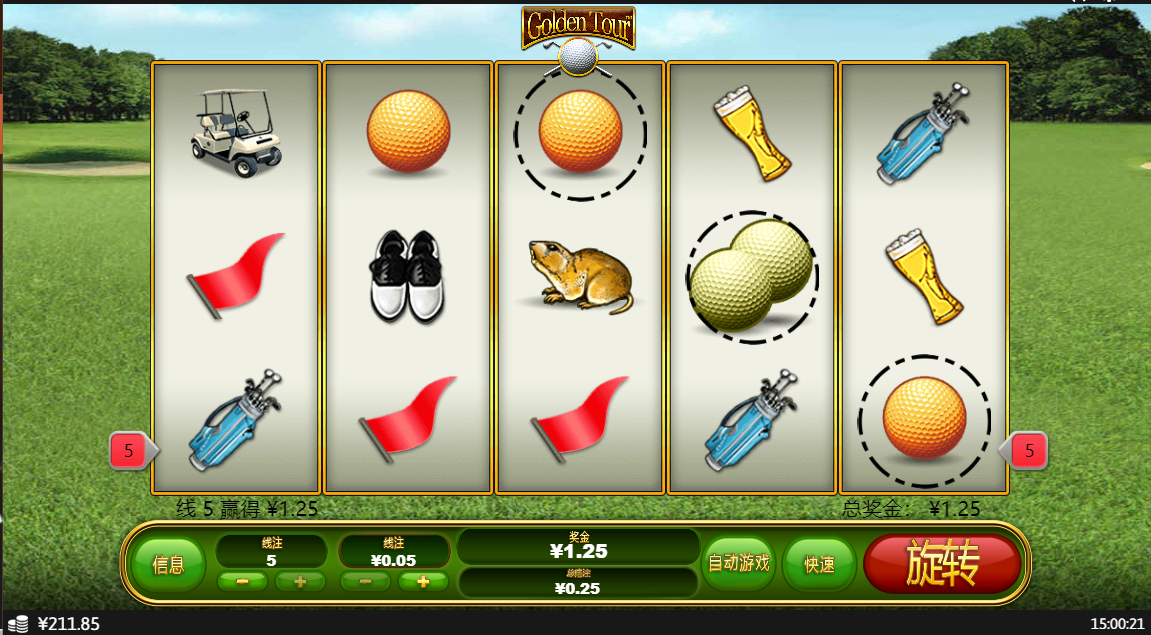Screen dimensions: 1151x635
Task: Decrease the number of lines below 5
Action: tap(242, 582)
